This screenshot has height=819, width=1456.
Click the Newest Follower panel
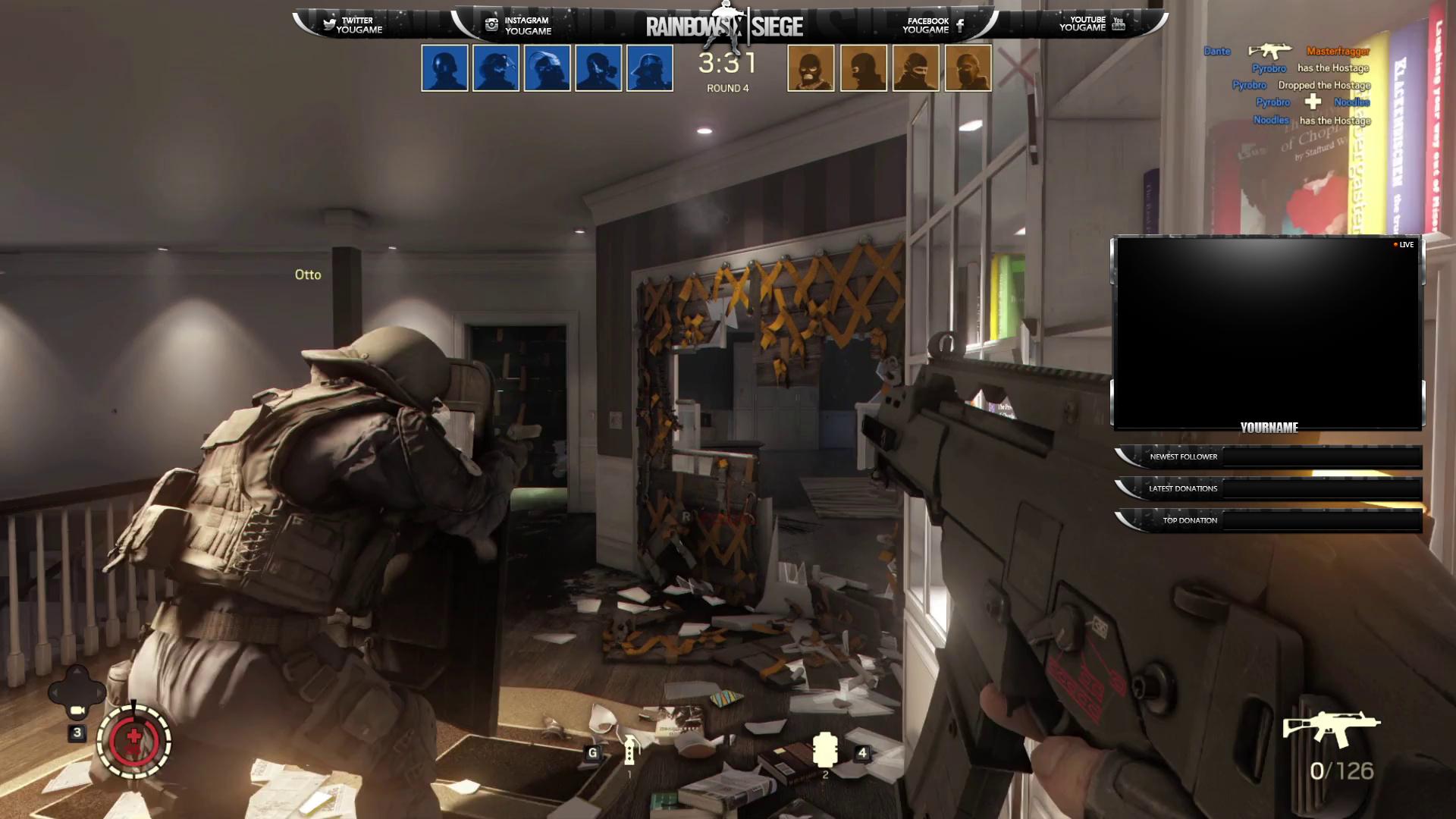pos(1269,457)
